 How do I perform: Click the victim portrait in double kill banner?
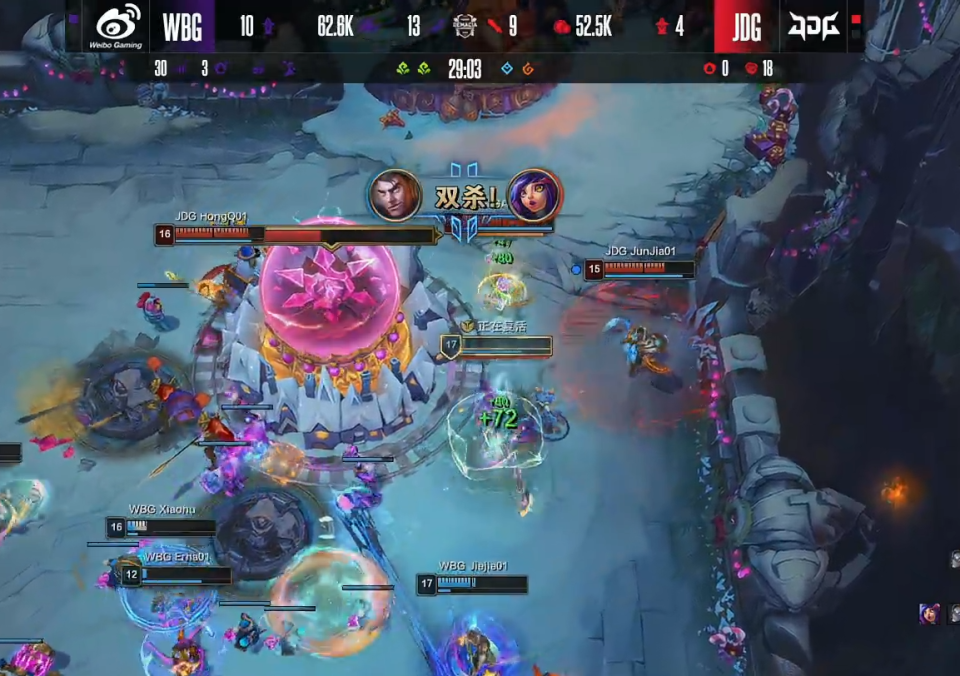click(x=534, y=195)
